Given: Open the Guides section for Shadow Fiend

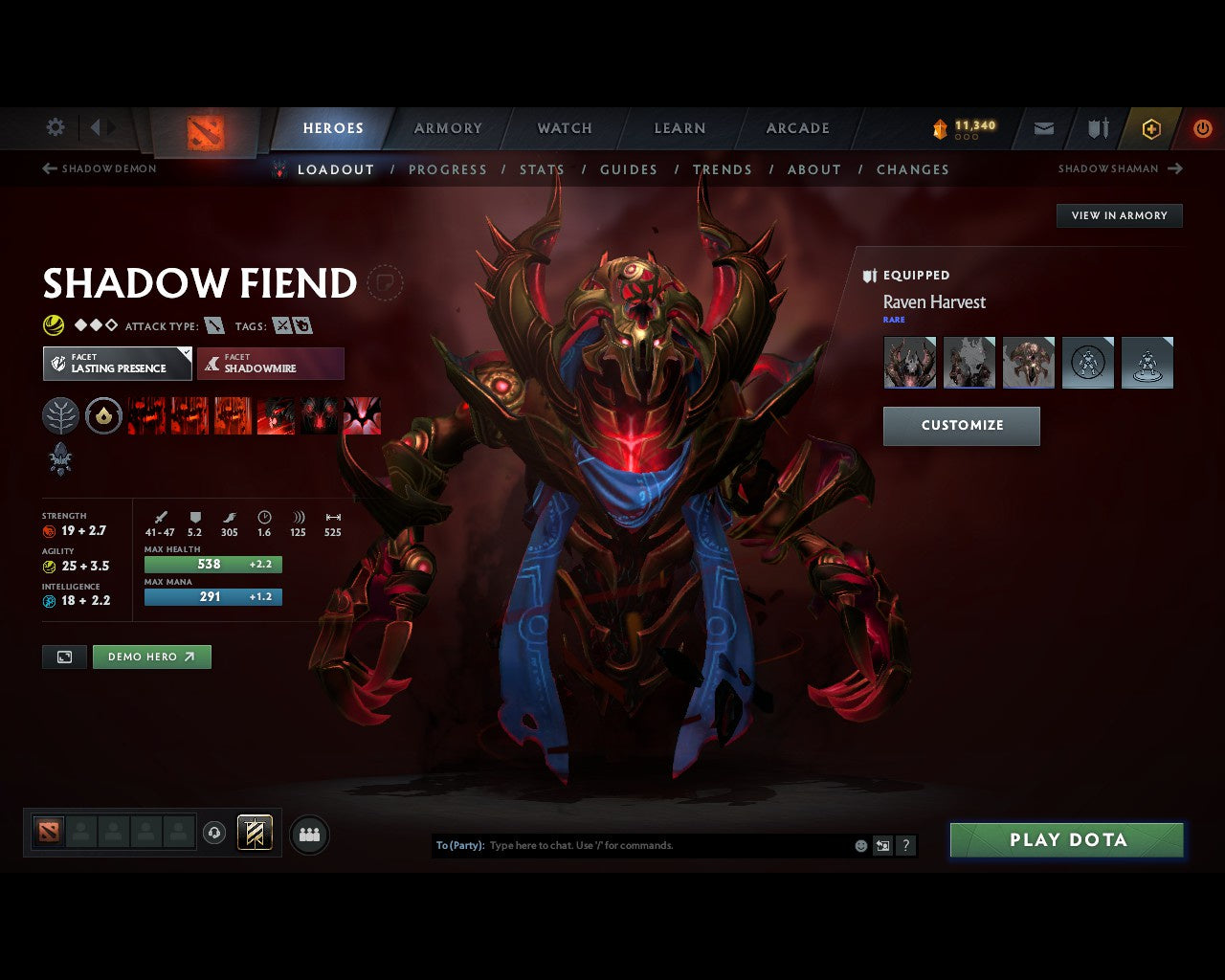Looking at the screenshot, I should tap(628, 169).
